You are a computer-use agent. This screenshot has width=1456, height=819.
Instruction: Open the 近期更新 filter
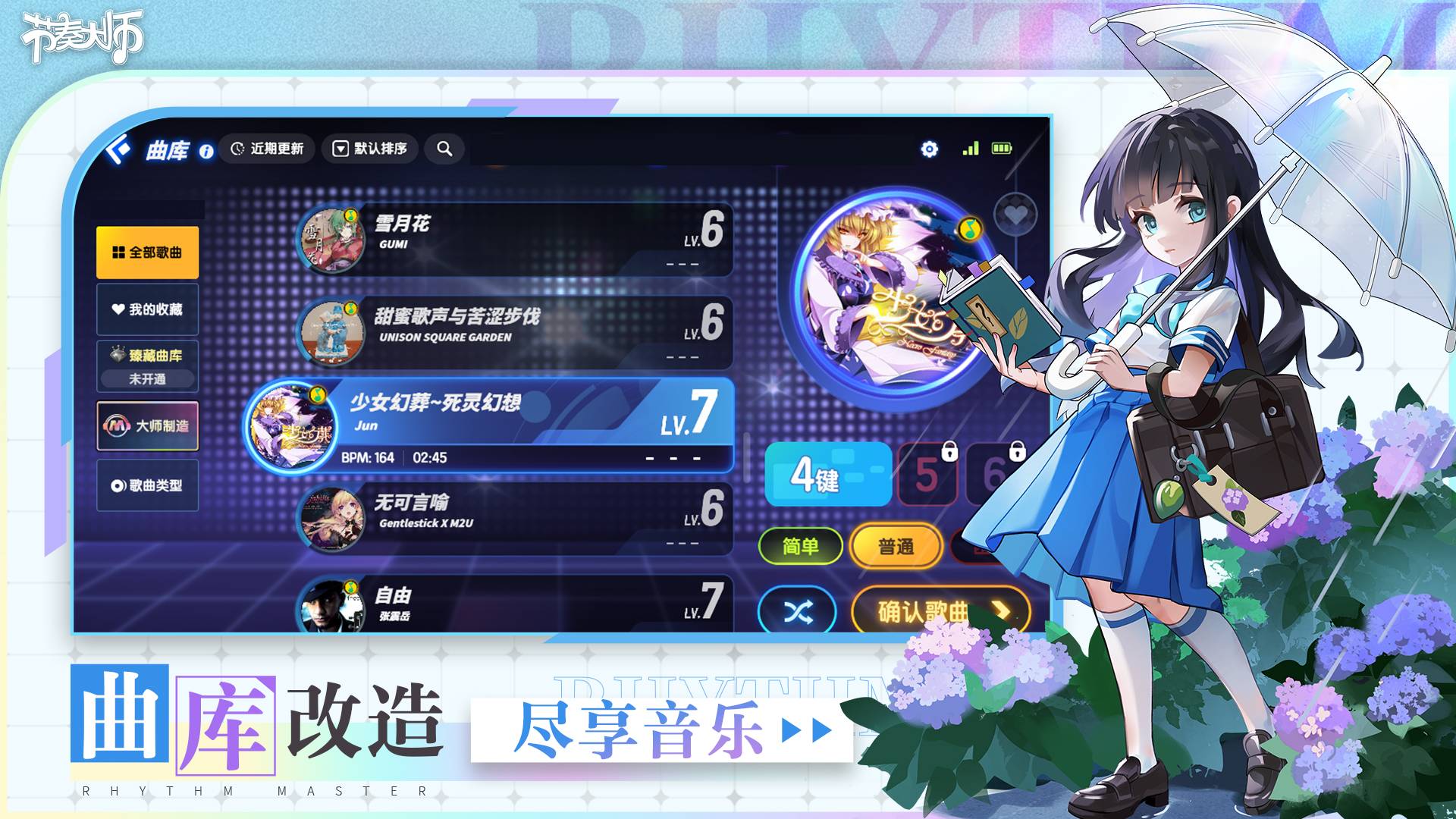[x=269, y=149]
